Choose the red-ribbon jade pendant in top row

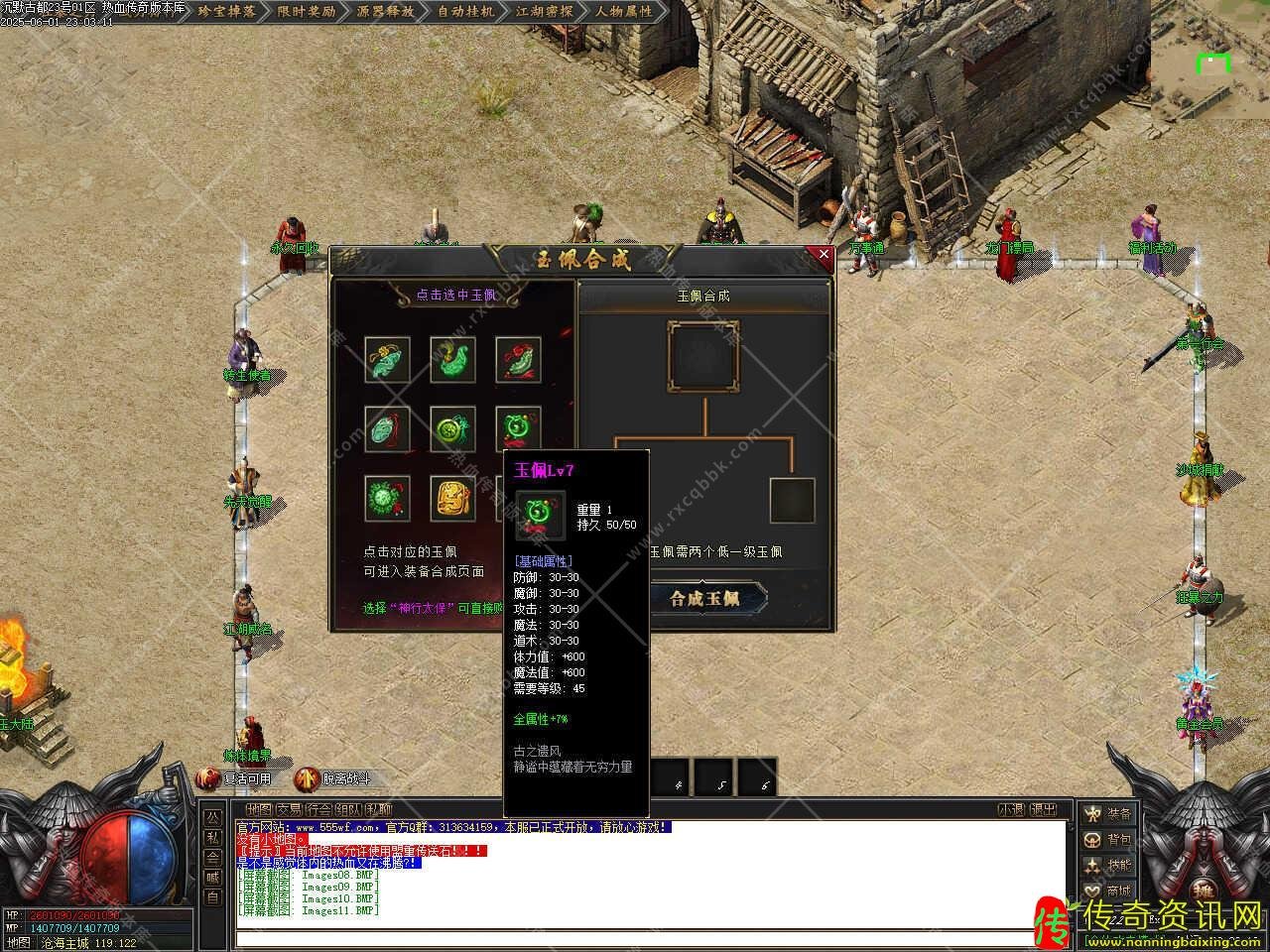(x=518, y=359)
